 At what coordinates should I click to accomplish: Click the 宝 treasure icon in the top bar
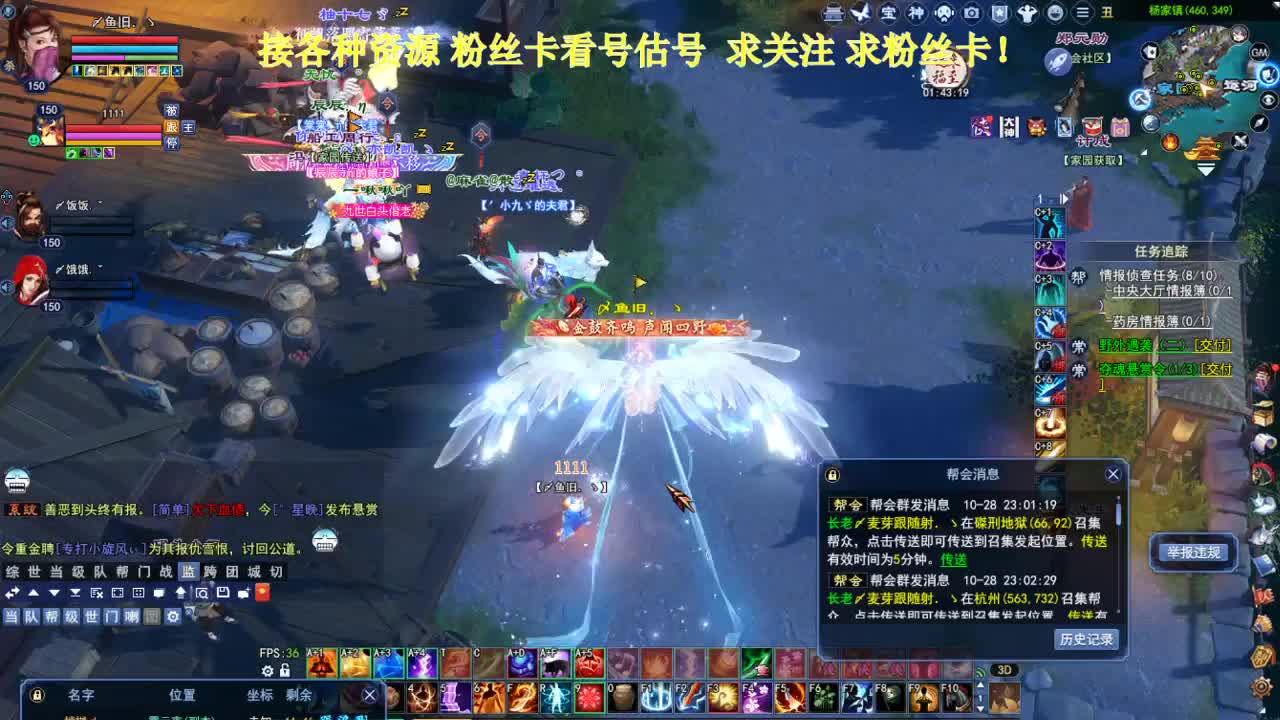(x=888, y=13)
